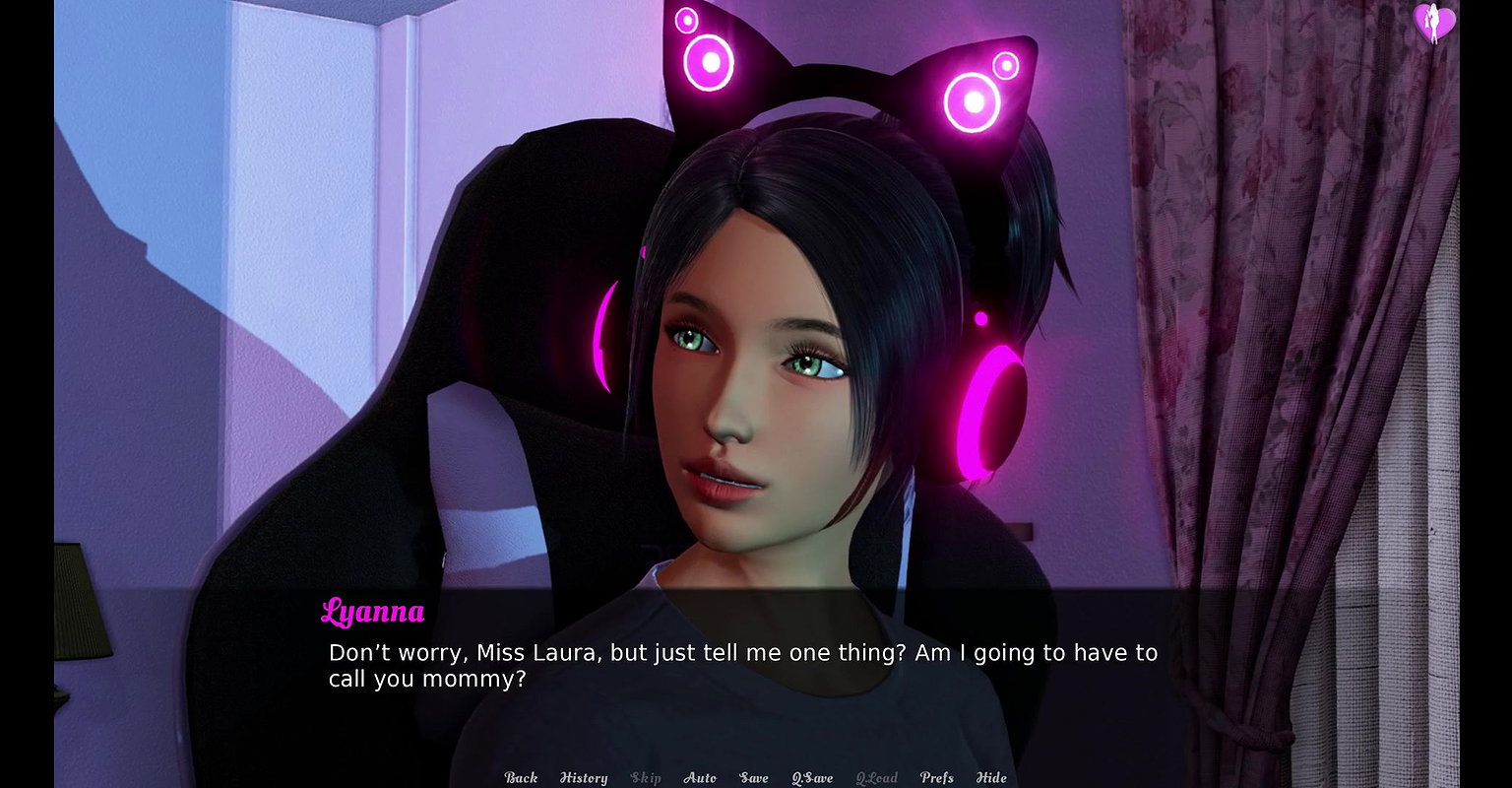1512x788 pixels.
Task: Open the Save game menu
Action: point(754,777)
